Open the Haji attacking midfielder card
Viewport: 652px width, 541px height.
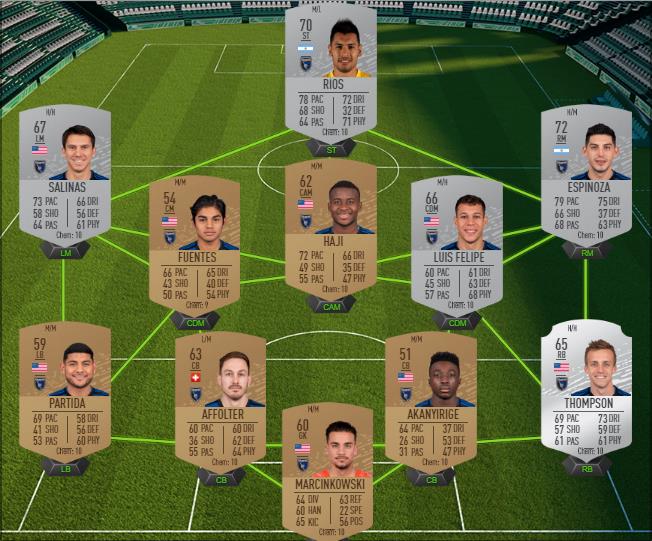click(330, 225)
